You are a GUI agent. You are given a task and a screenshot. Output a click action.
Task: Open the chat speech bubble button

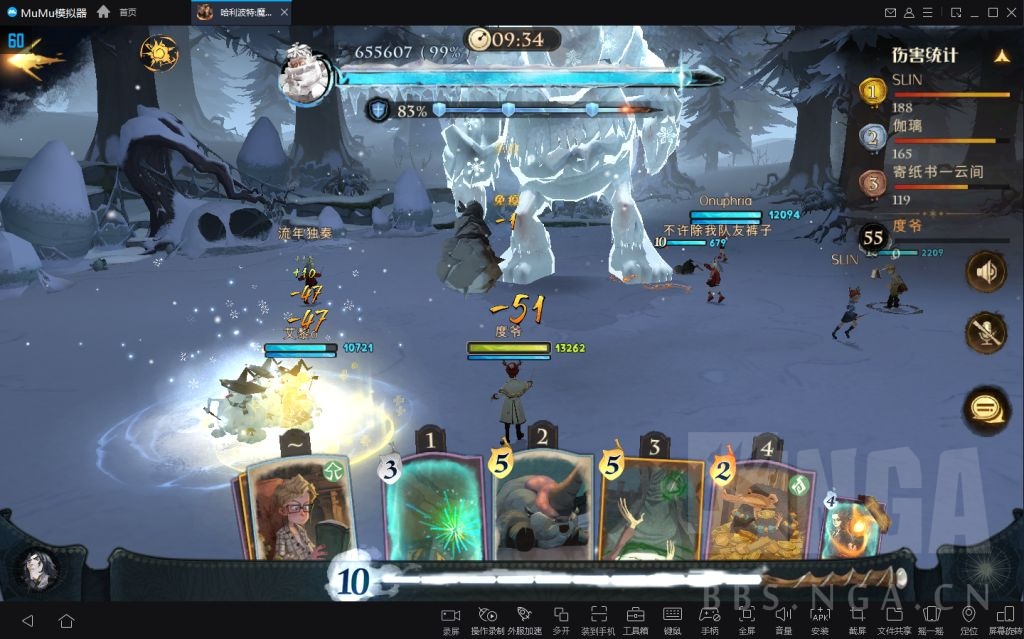[986, 407]
